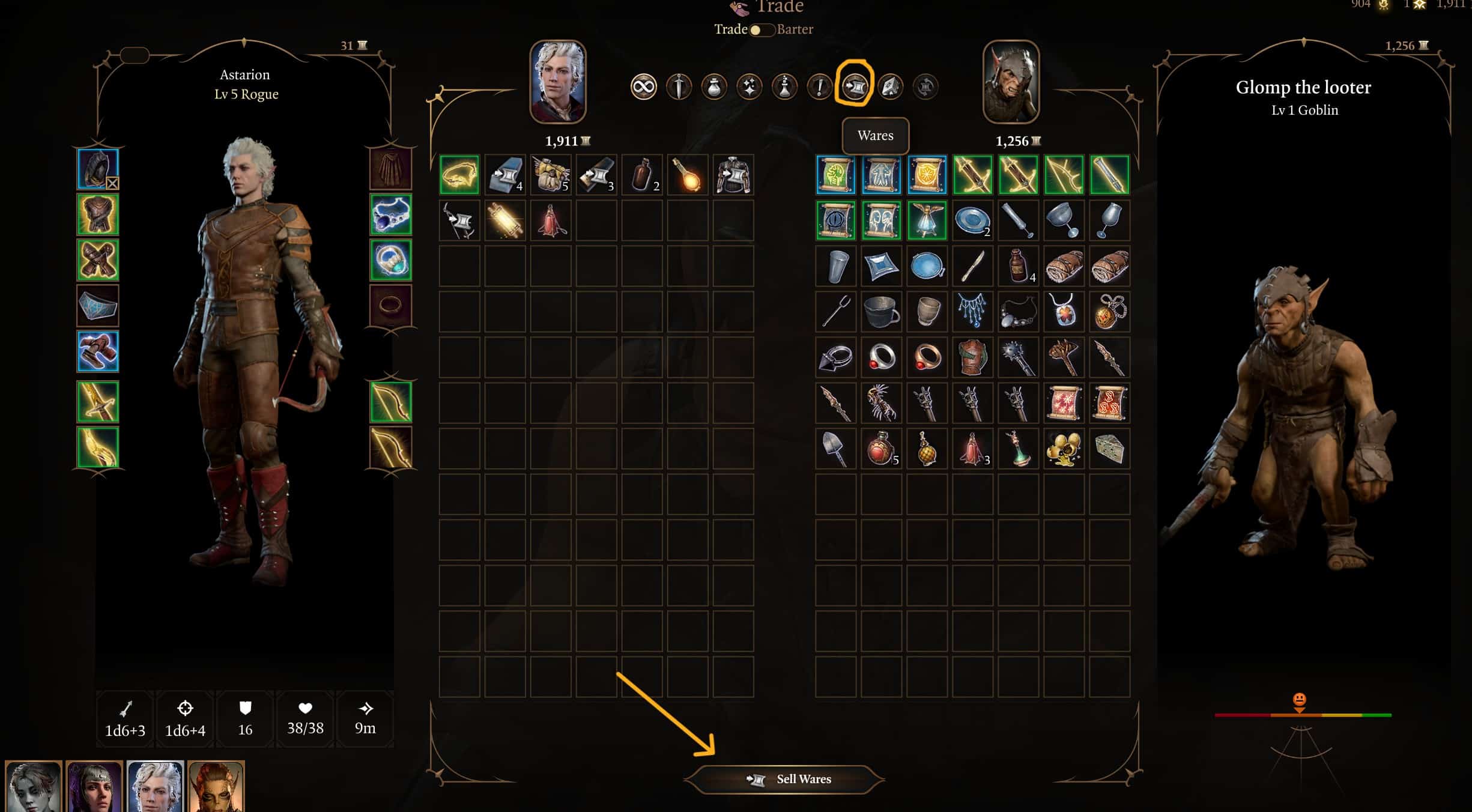Select the spiked mace in trader's stock
The image size is (1472, 812).
pyautogui.click(x=1017, y=357)
